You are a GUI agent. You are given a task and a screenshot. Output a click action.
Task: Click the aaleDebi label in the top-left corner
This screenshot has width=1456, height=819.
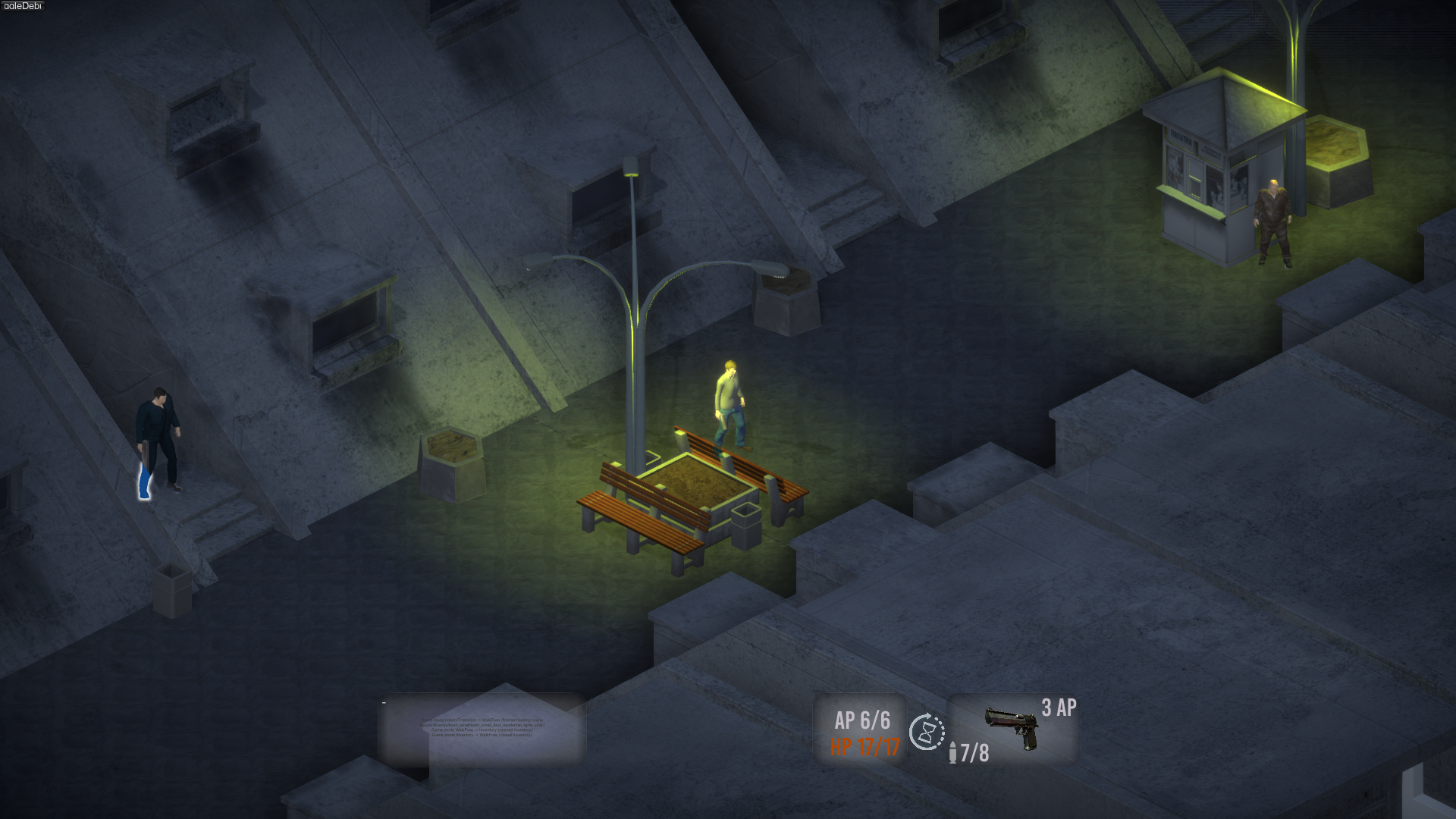(24, 6)
